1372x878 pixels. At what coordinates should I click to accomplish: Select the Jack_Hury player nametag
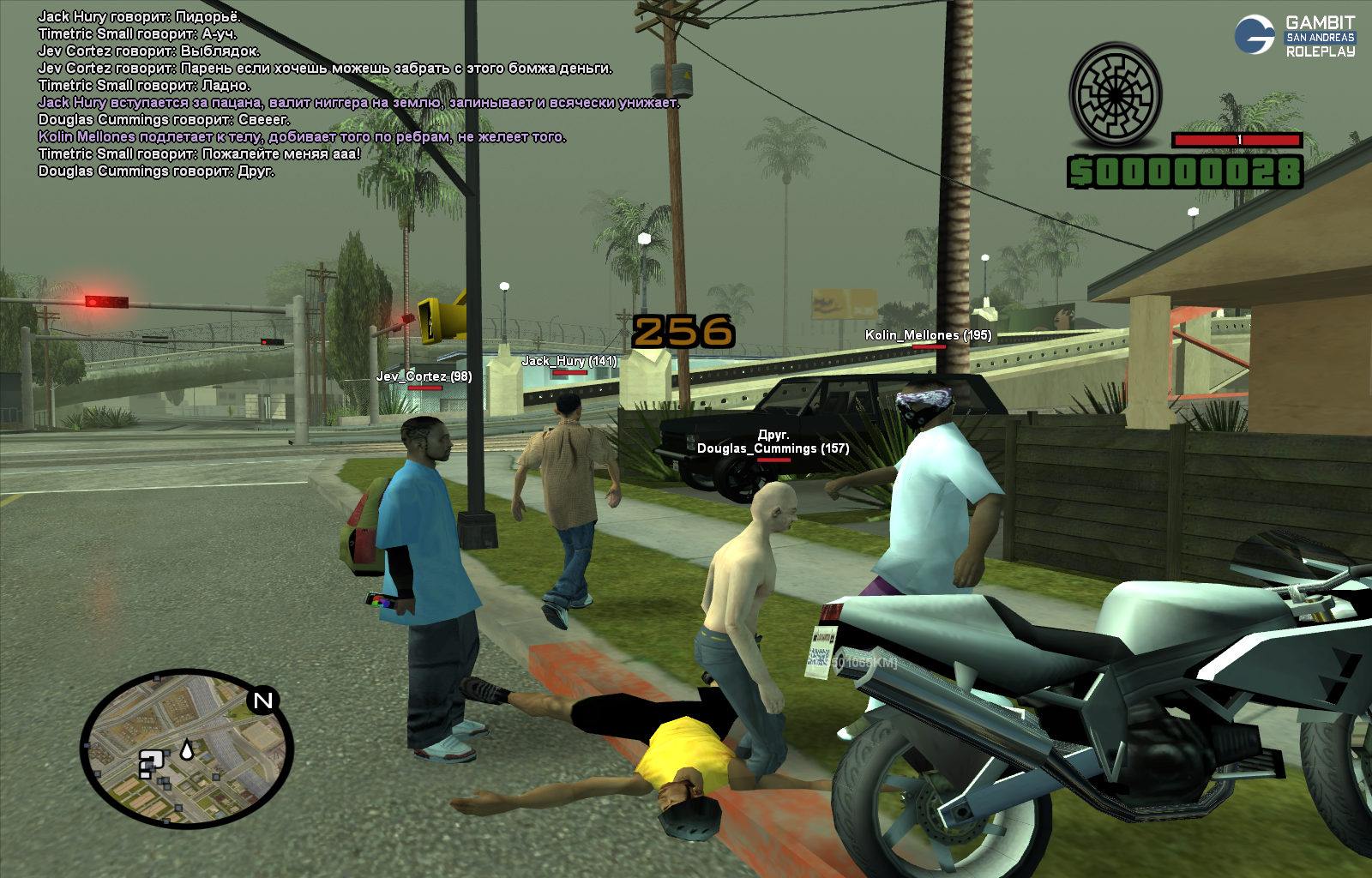tap(569, 361)
